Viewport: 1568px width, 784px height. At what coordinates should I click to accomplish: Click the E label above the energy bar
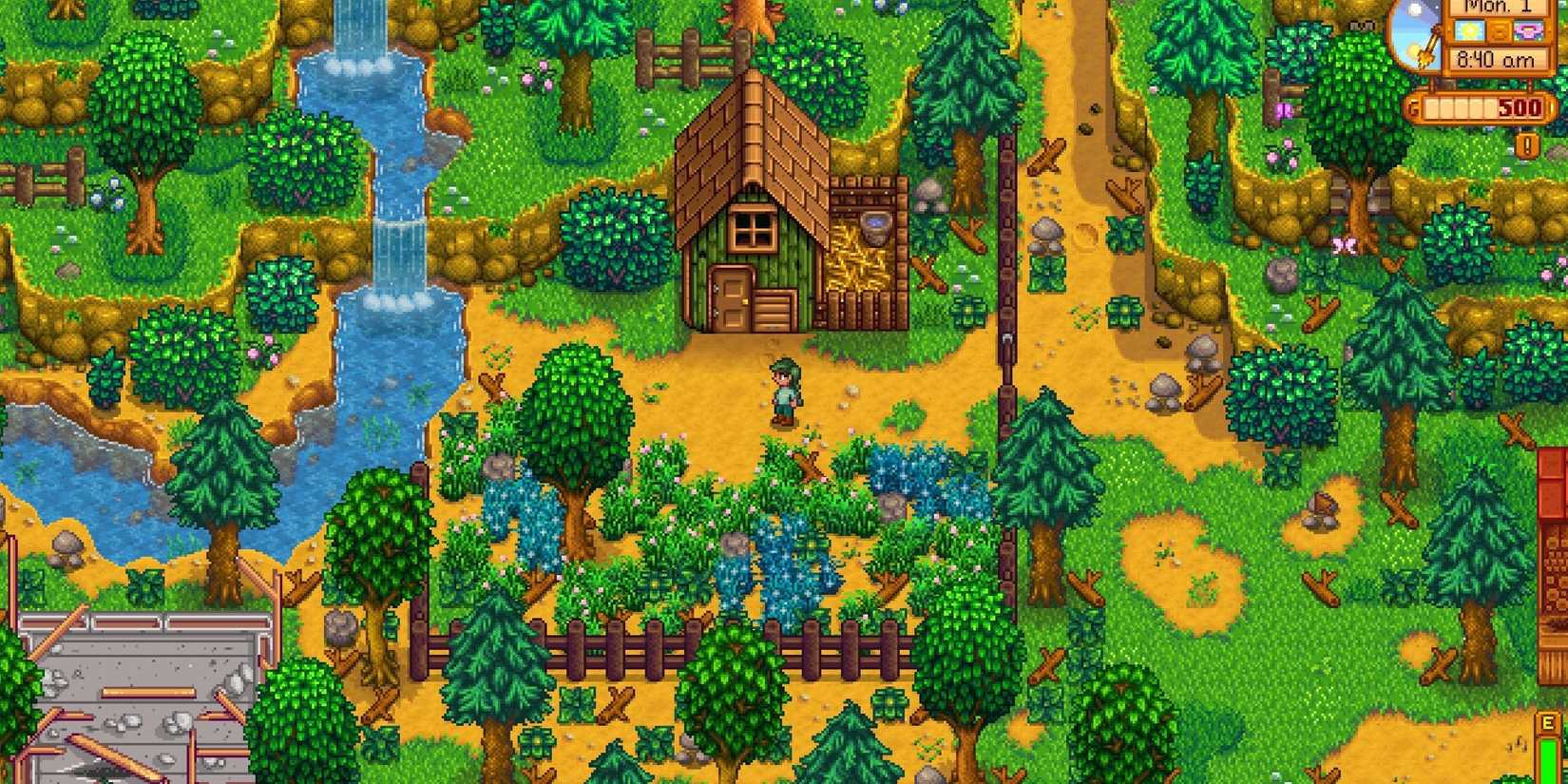(x=1549, y=722)
